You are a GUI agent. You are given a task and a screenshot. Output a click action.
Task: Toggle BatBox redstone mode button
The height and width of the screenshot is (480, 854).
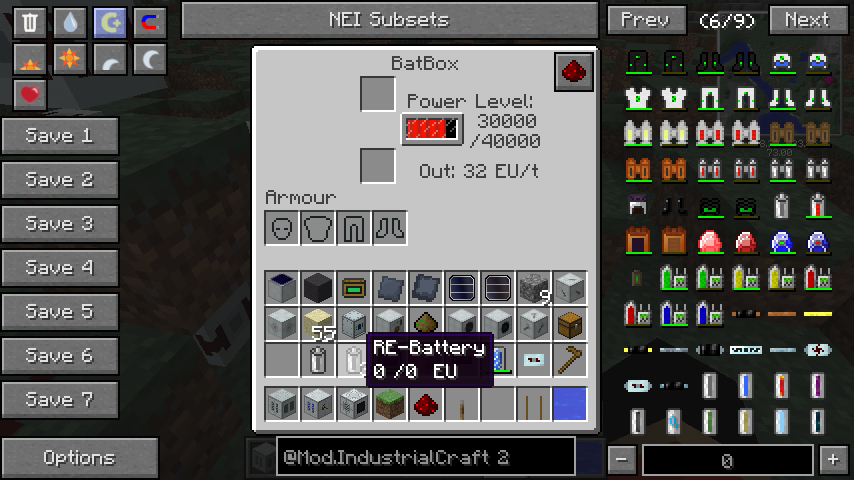point(575,72)
